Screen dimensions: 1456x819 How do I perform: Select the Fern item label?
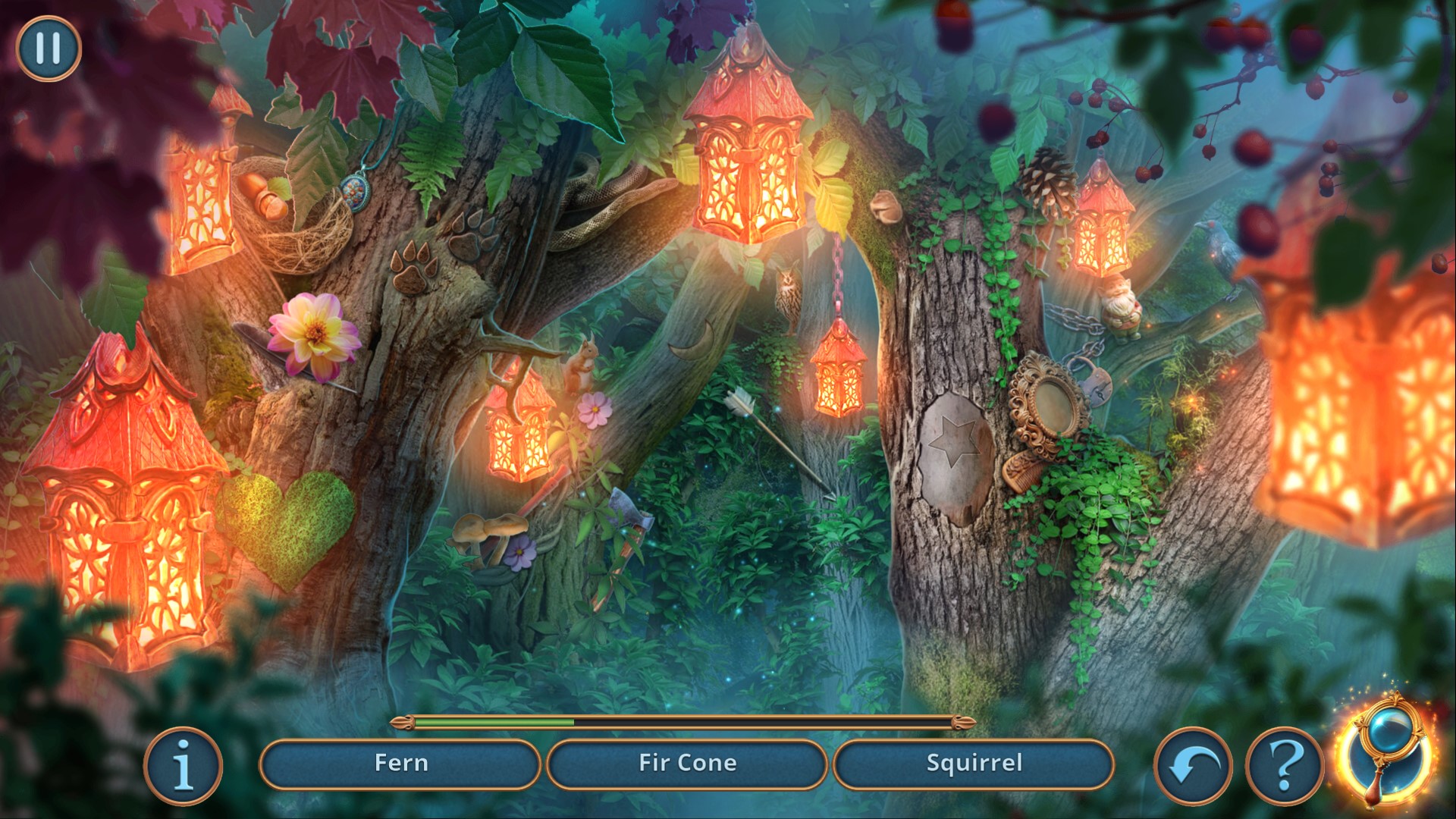(400, 763)
